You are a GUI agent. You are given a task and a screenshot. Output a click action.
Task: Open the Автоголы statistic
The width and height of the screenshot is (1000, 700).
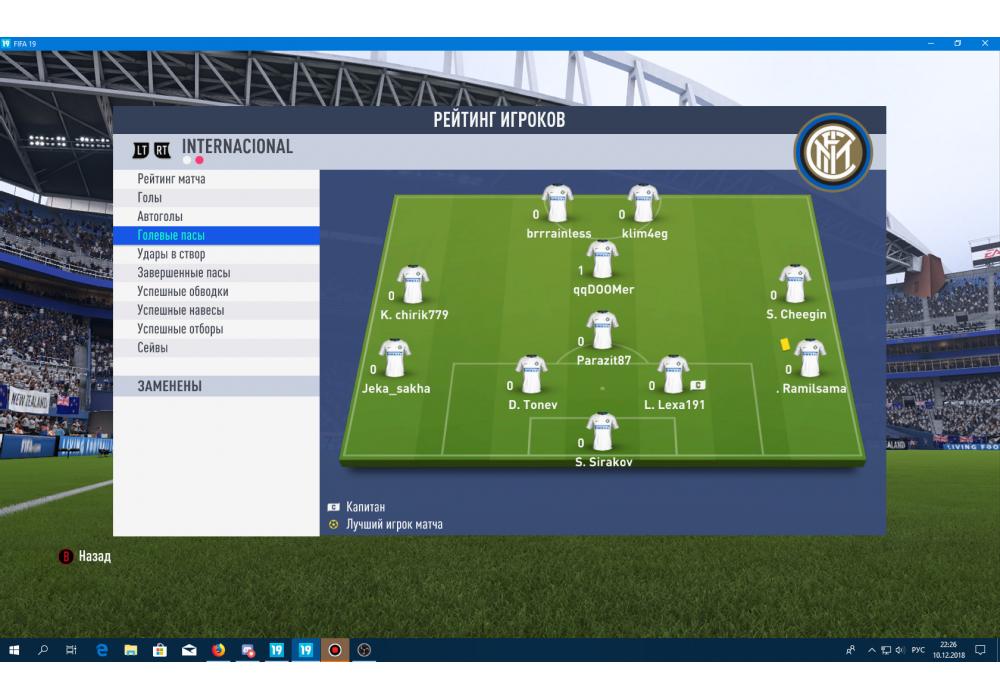pos(160,217)
